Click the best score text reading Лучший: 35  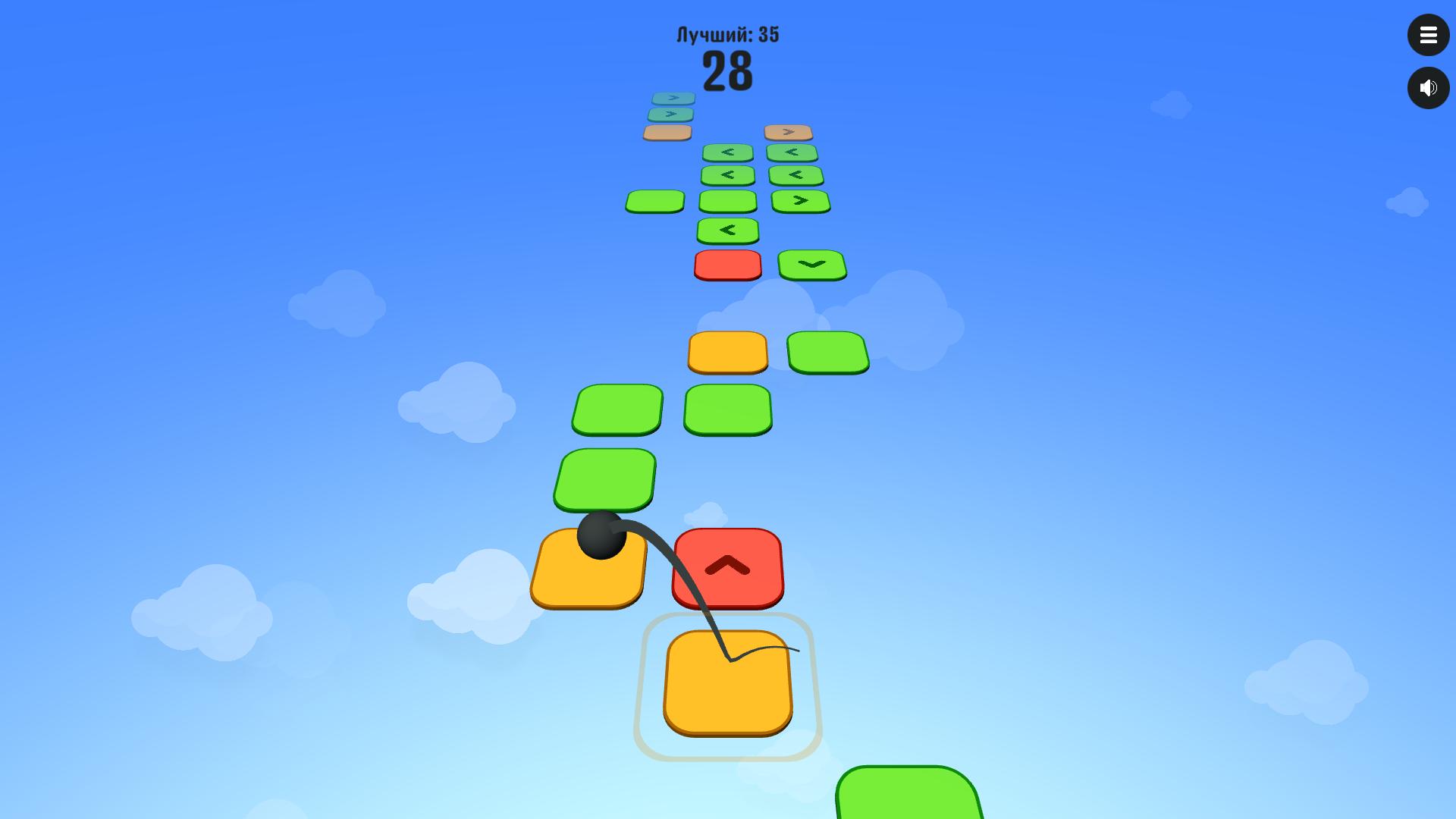pos(726,34)
